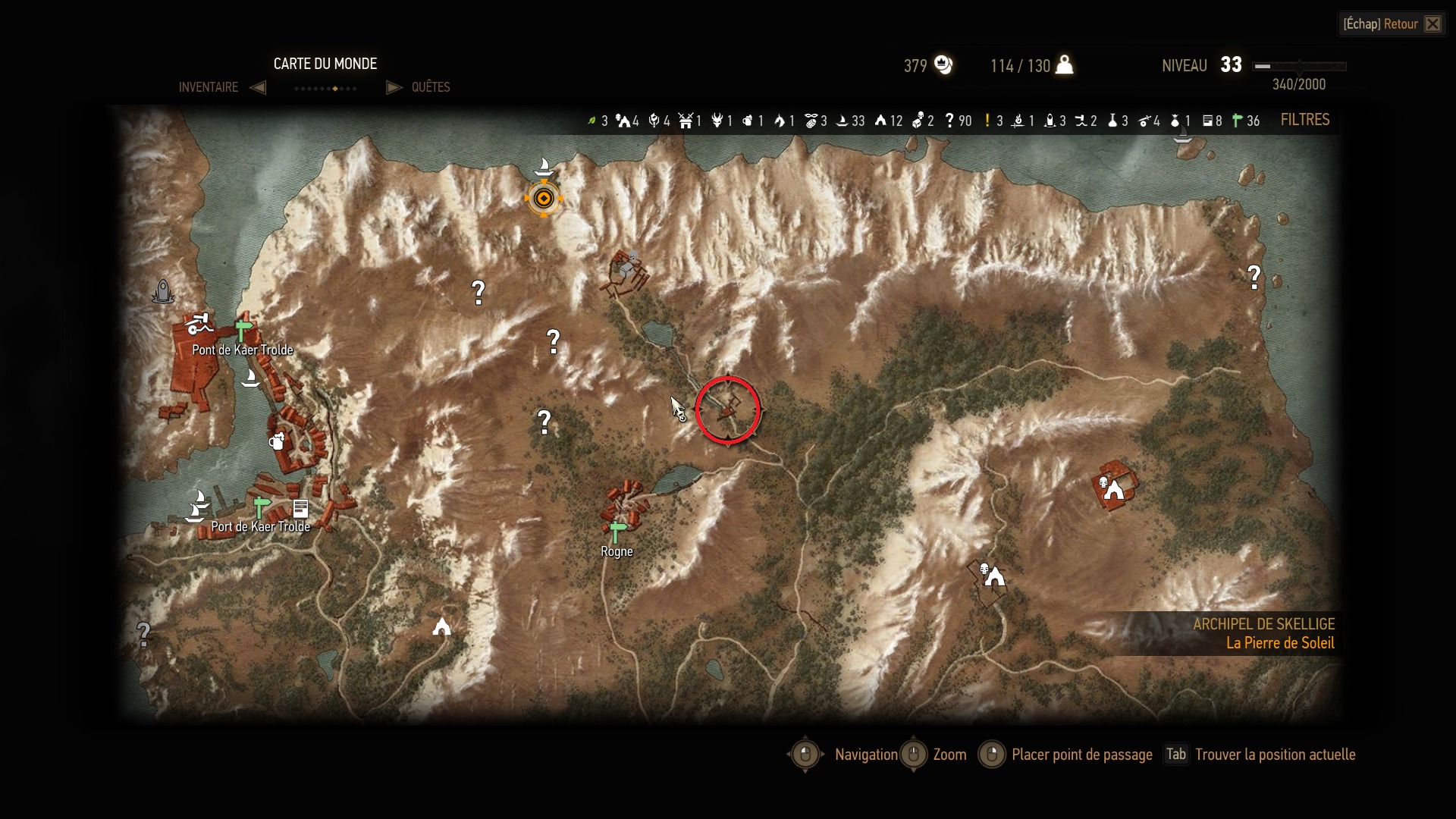
Task: Toggle the undiscovered location '?' filter showing 90
Action: point(950,121)
